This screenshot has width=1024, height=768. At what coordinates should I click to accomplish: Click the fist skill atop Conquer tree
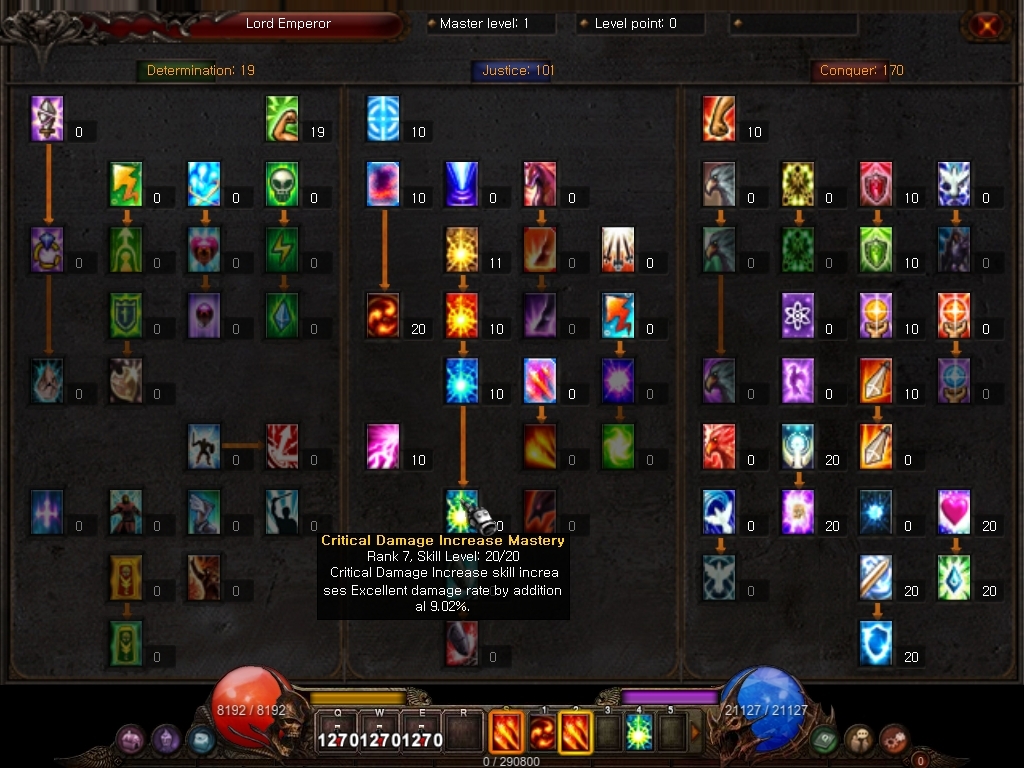click(x=719, y=119)
